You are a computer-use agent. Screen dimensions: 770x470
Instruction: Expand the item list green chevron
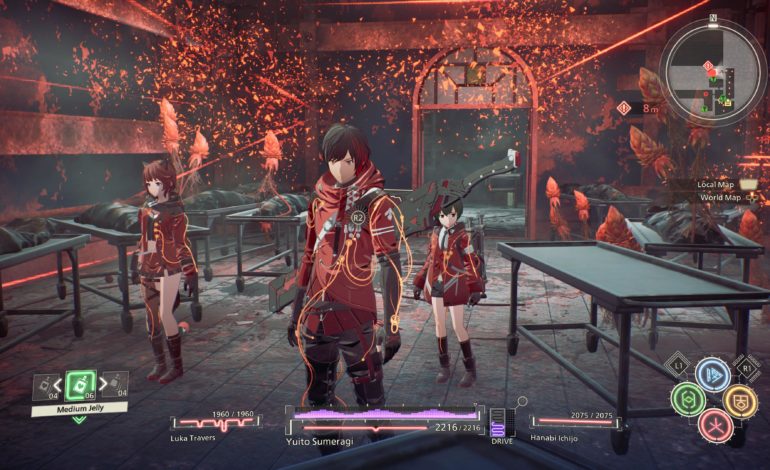(x=79, y=420)
